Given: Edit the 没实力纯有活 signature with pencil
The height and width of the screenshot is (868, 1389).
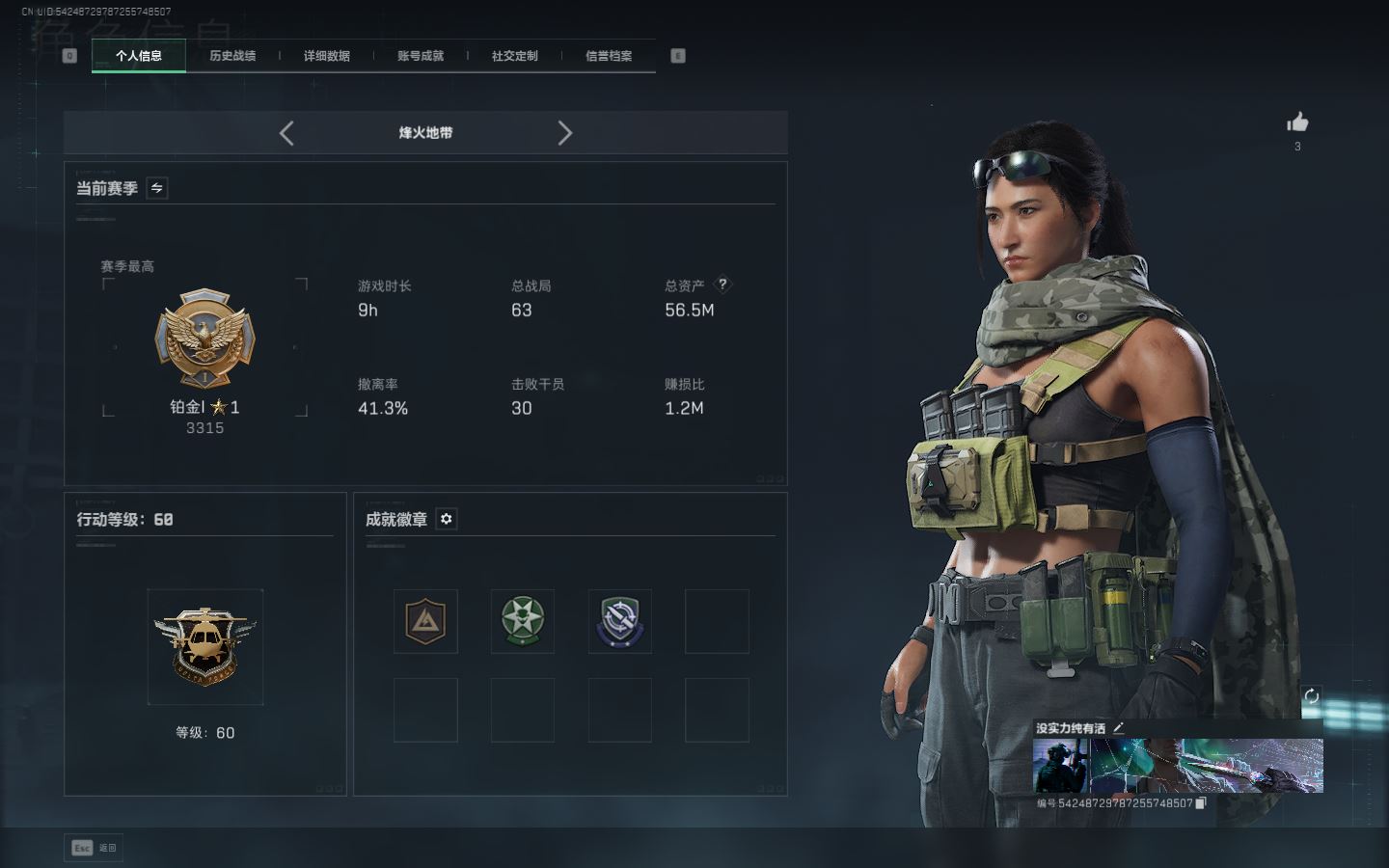Looking at the screenshot, I should point(1119,728).
